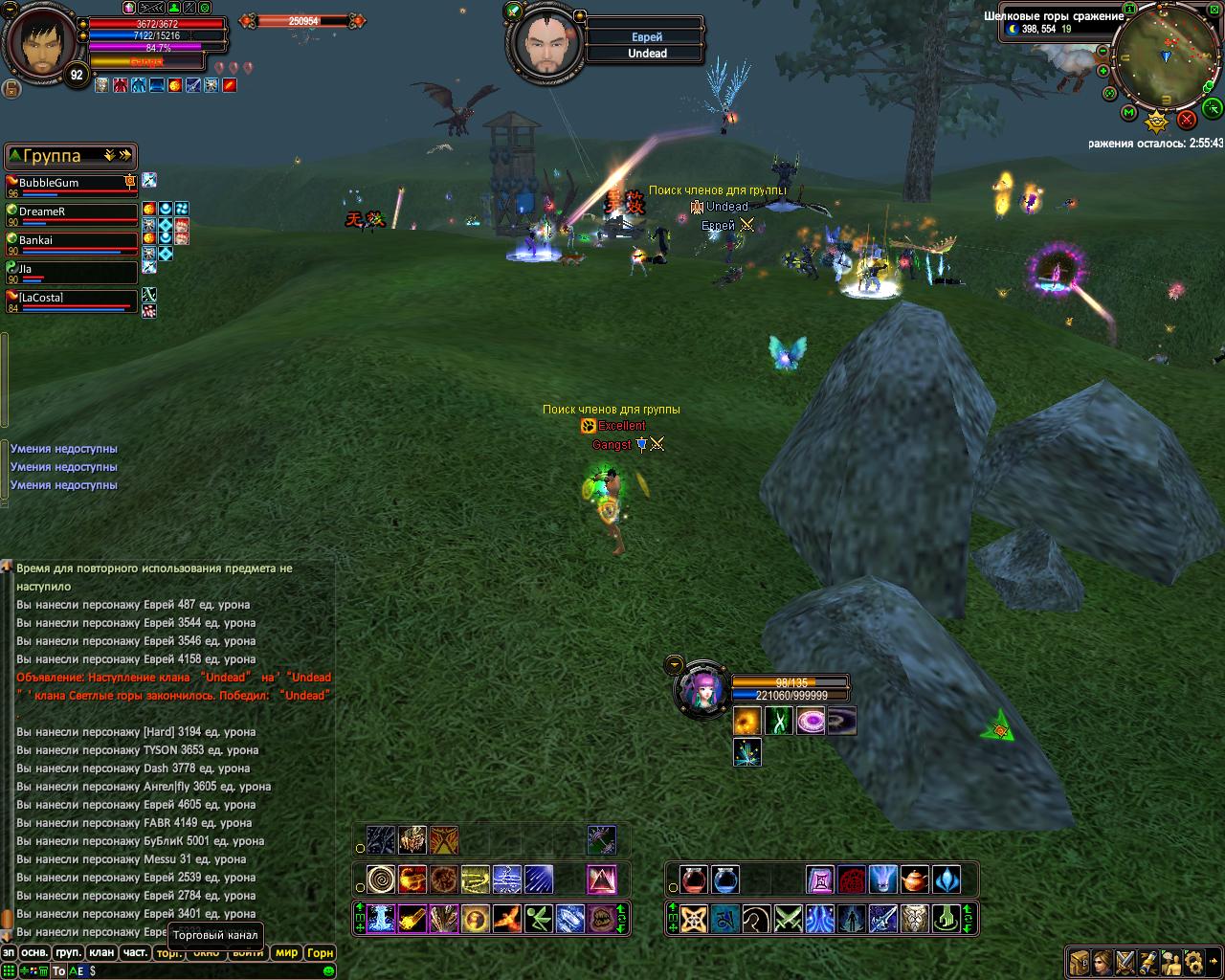Use the red health potion slot
The height and width of the screenshot is (980, 1225).
click(x=694, y=879)
